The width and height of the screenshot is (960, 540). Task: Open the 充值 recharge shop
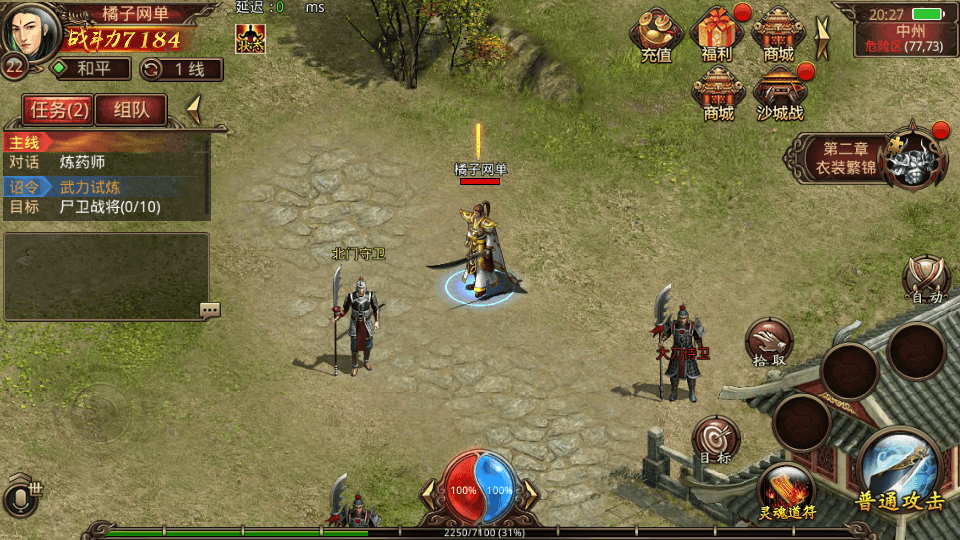click(657, 35)
